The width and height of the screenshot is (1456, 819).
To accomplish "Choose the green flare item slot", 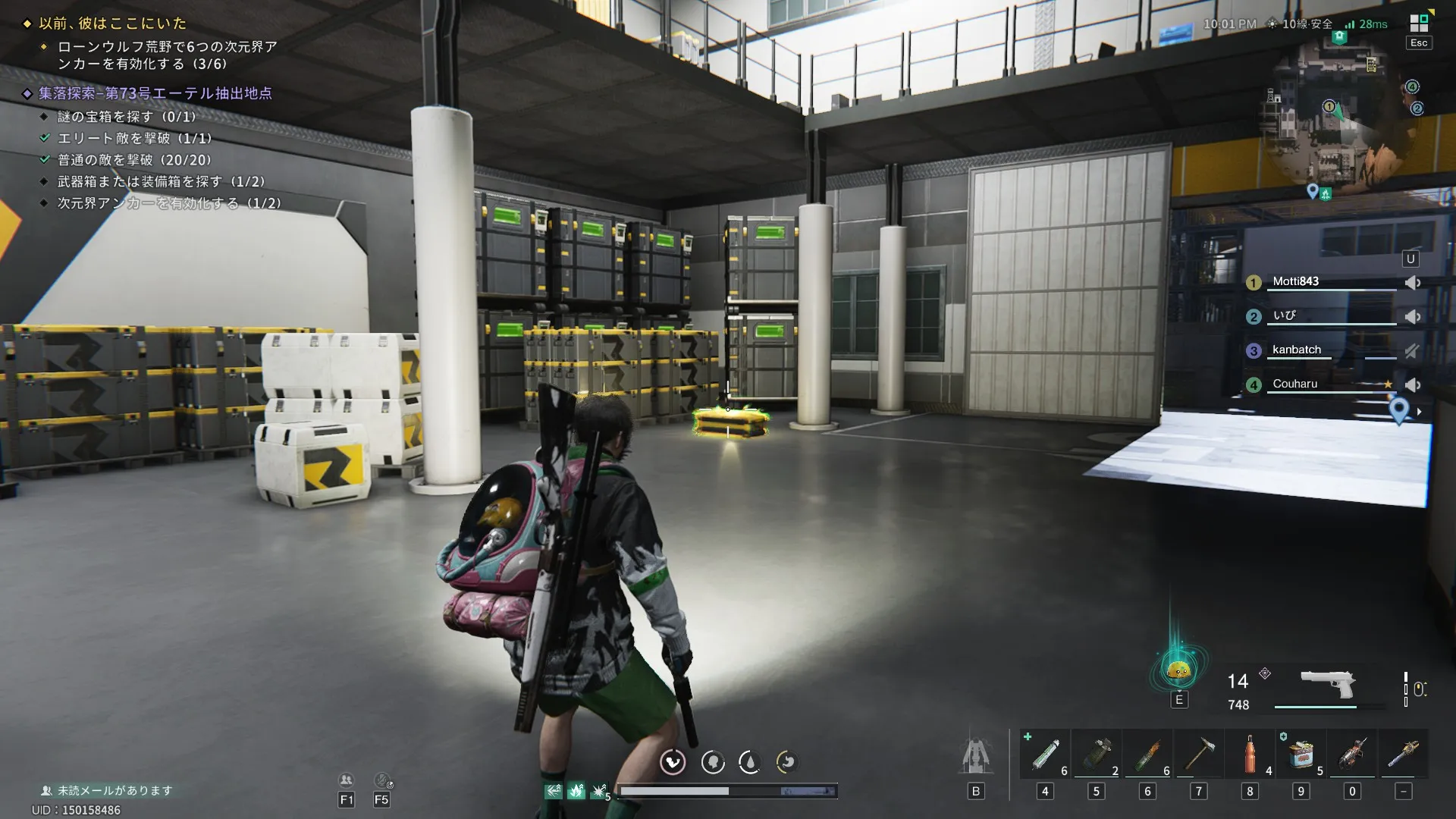I will tap(1147, 755).
